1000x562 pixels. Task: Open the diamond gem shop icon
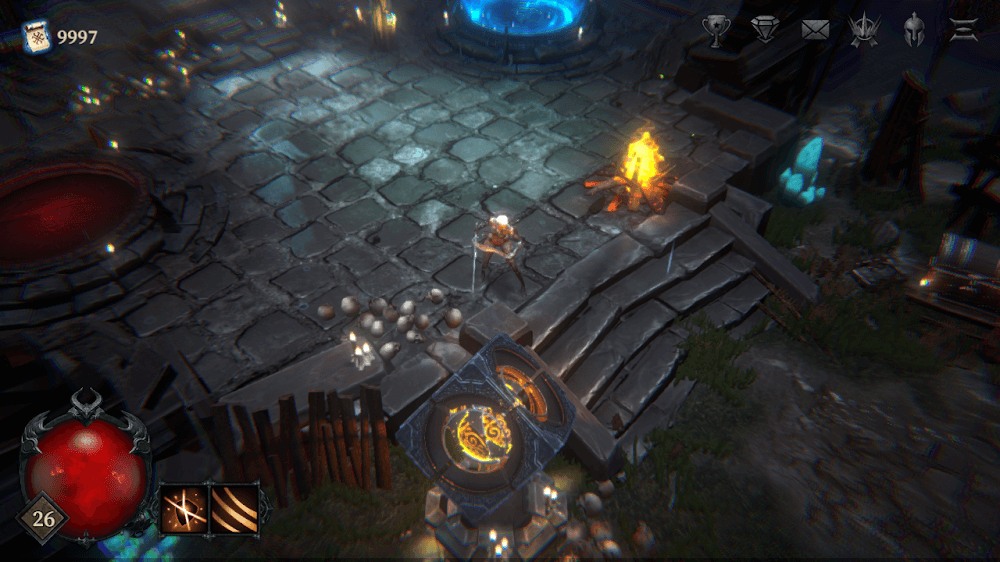point(765,31)
